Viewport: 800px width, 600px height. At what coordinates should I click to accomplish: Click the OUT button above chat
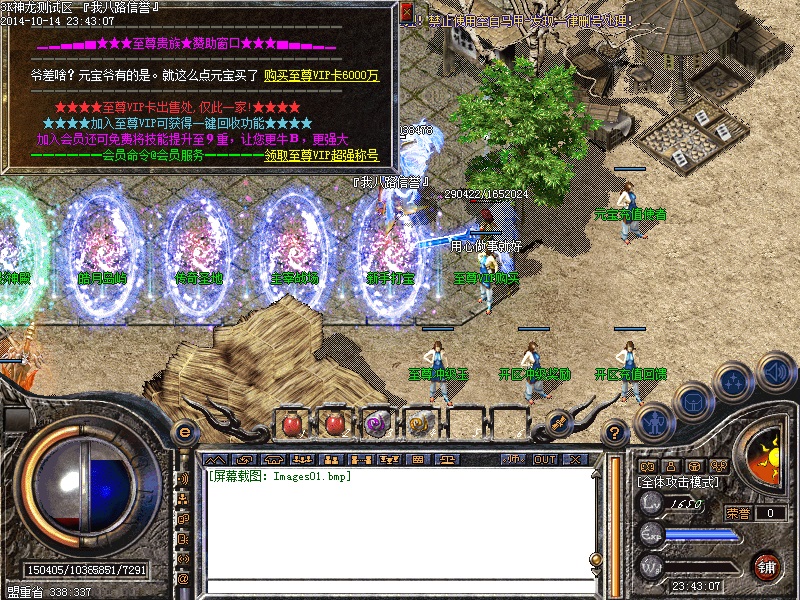(x=545, y=459)
